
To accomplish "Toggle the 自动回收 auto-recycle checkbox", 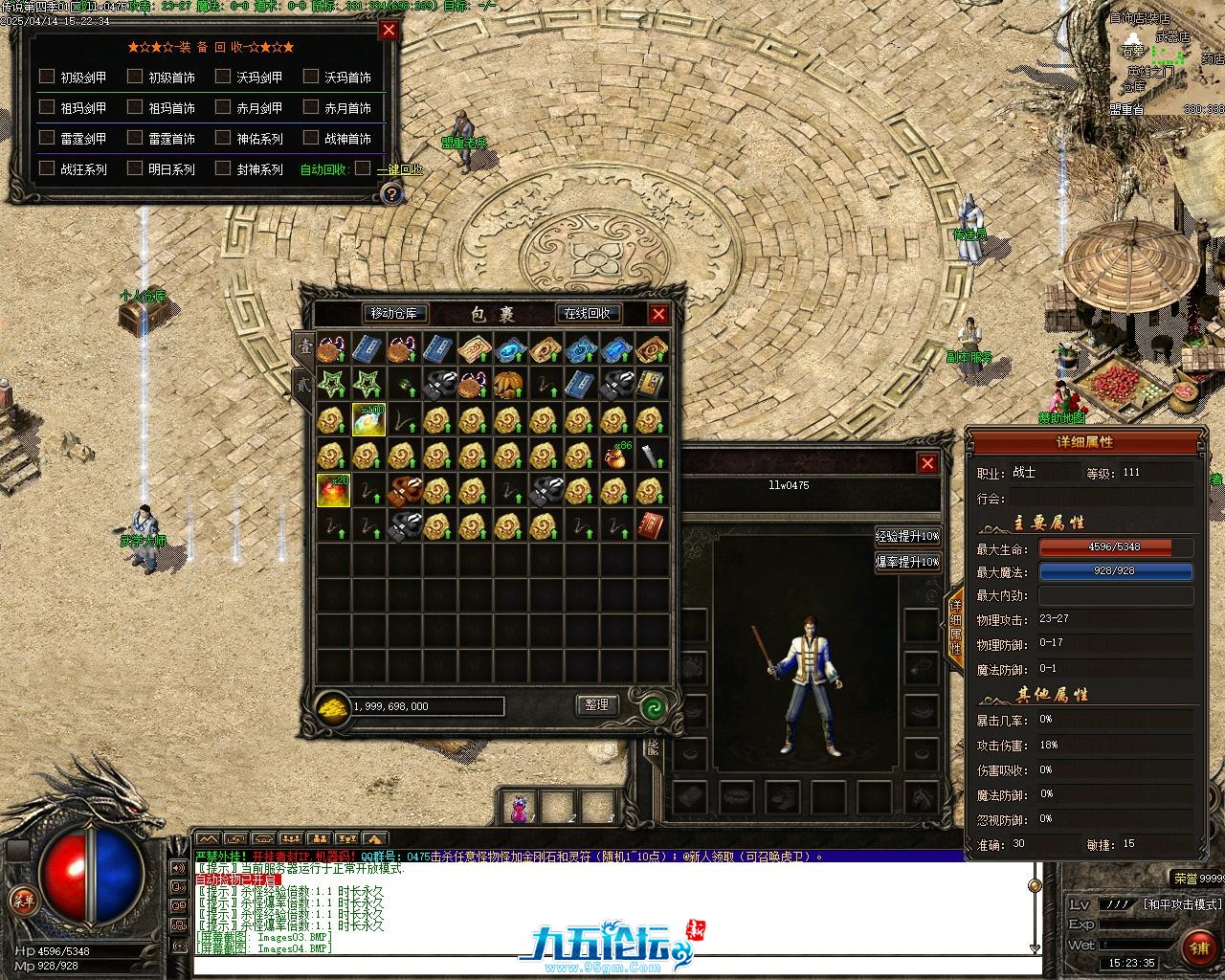I will tap(363, 168).
